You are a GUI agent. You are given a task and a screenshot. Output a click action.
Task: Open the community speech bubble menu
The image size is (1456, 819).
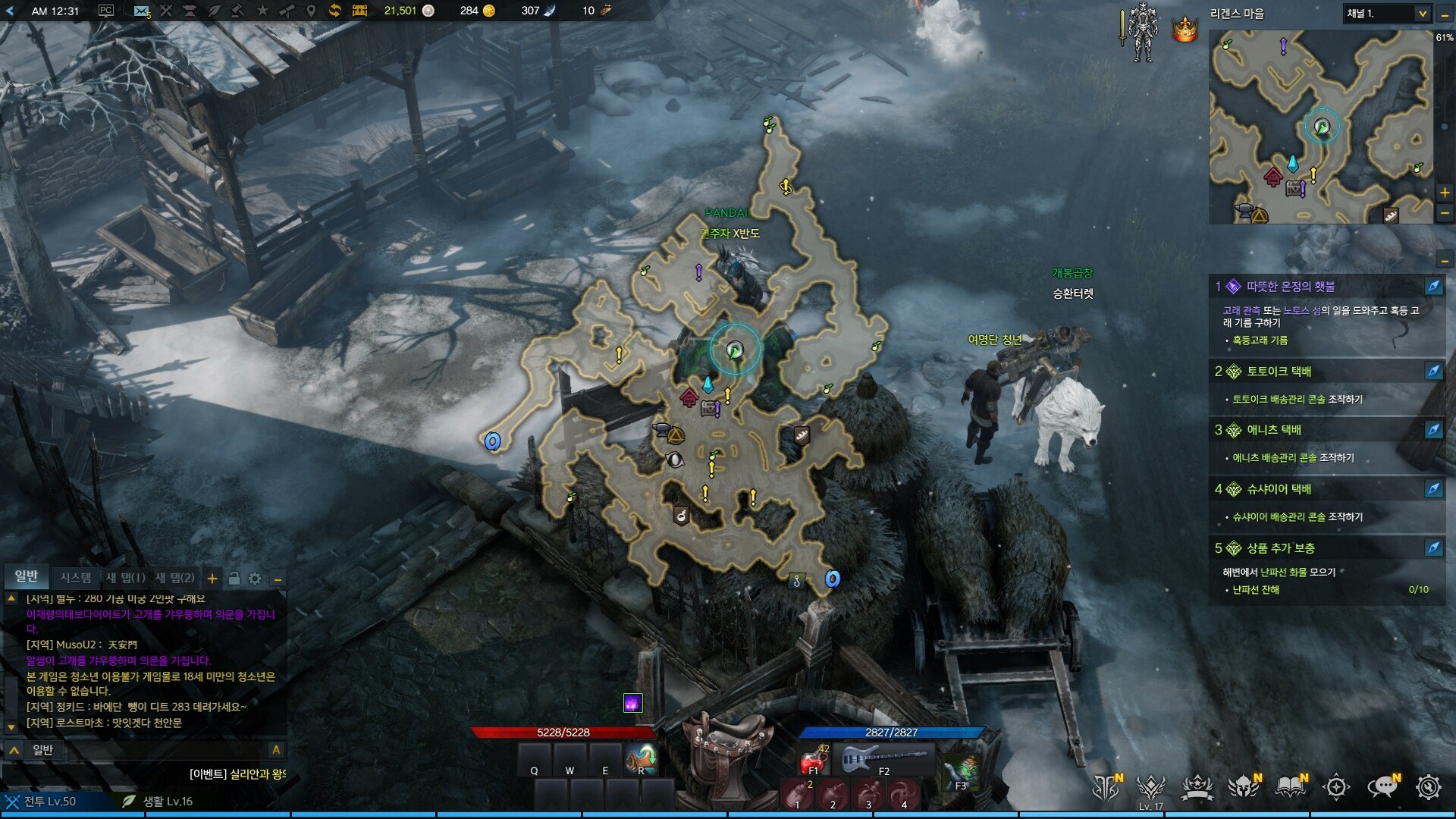1382,787
